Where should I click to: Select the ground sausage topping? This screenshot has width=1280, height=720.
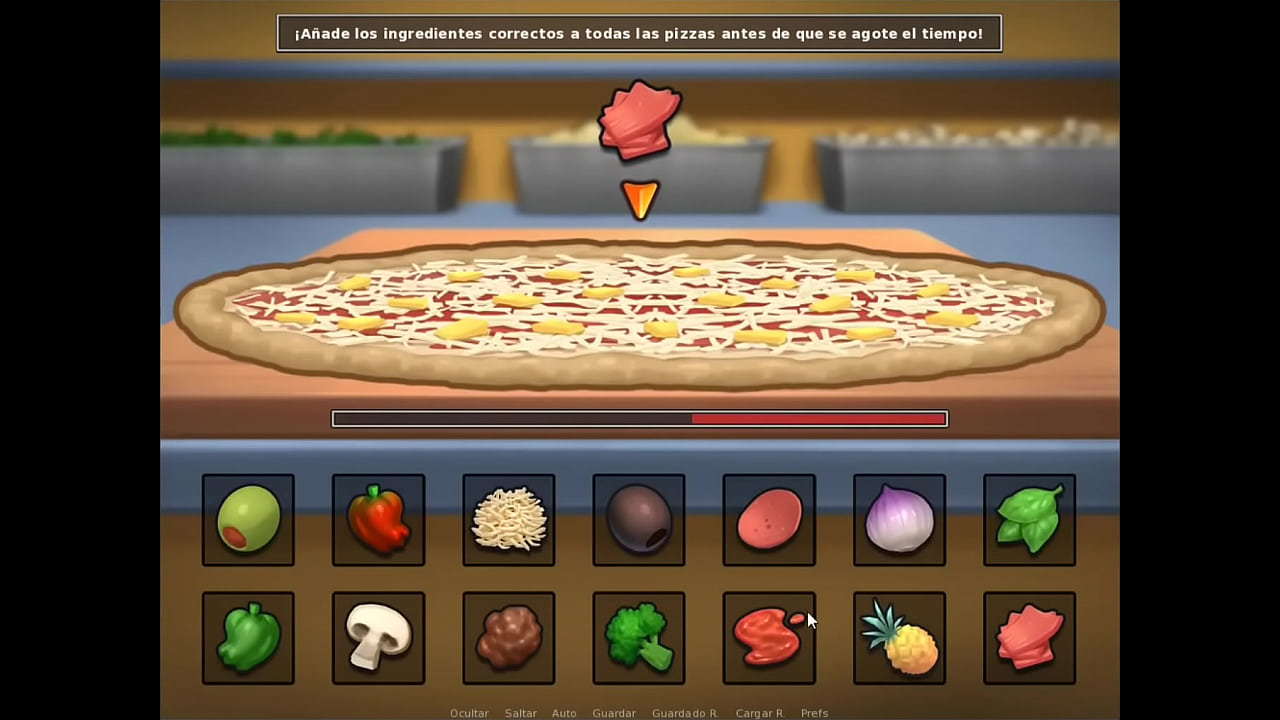508,637
